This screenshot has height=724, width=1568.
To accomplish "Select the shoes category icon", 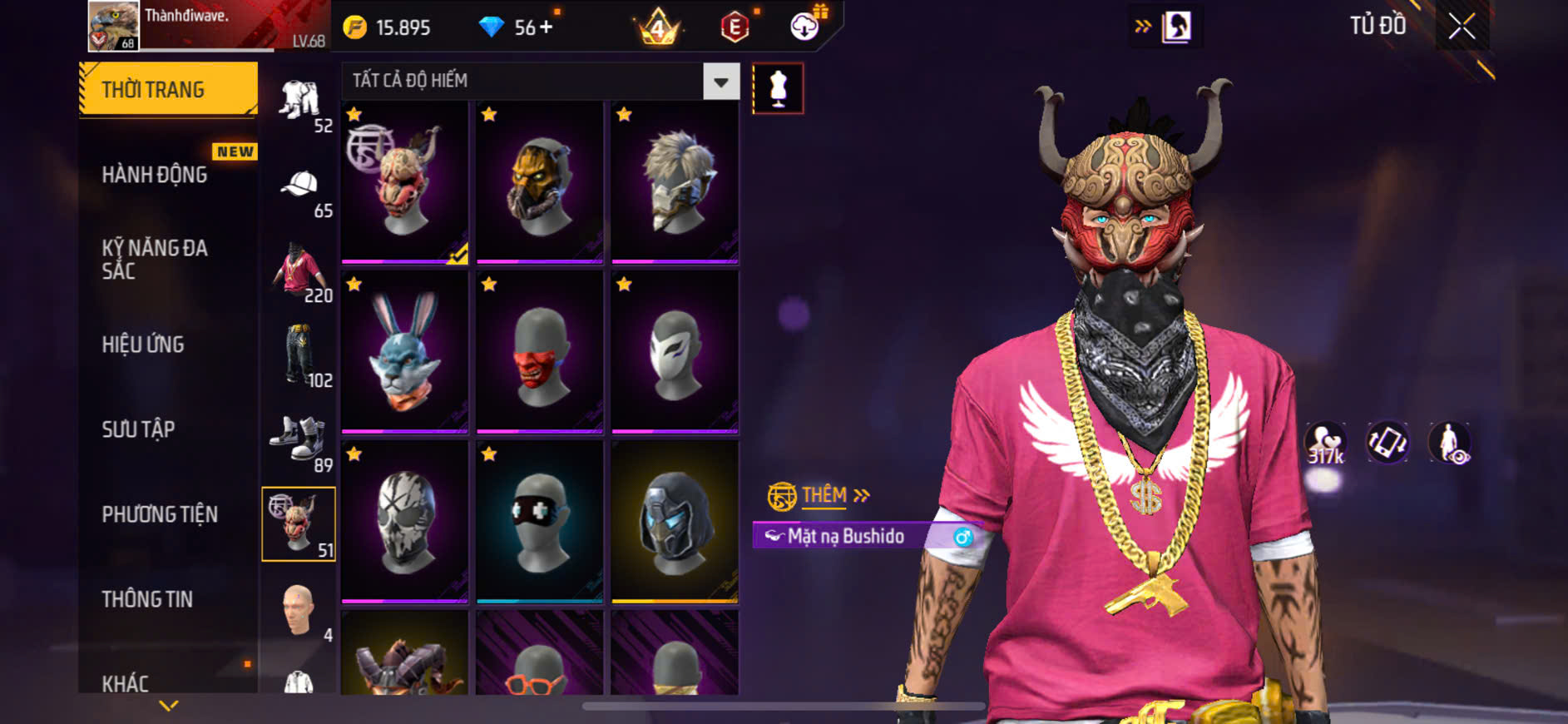I will click(298, 439).
